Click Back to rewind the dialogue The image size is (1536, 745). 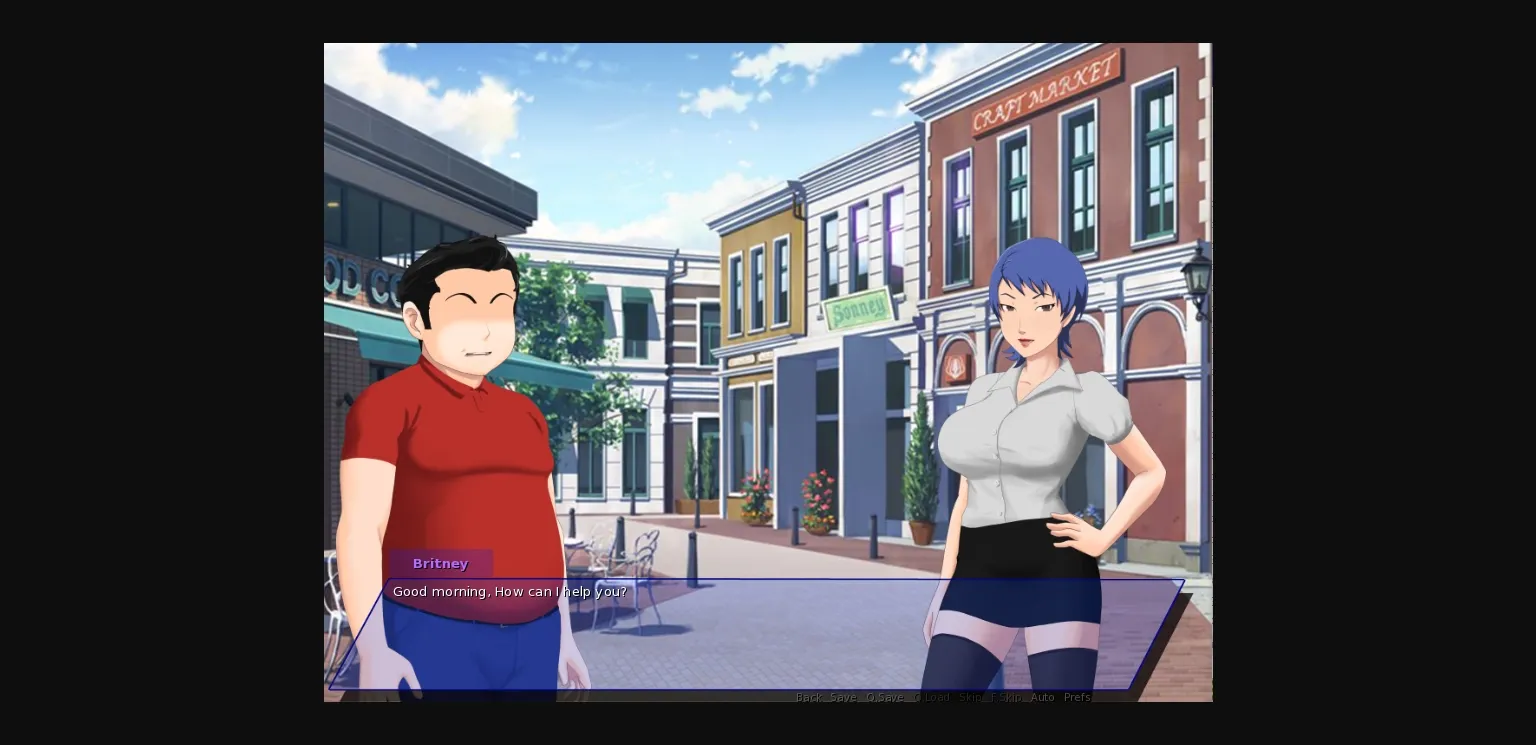(x=808, y=697)
